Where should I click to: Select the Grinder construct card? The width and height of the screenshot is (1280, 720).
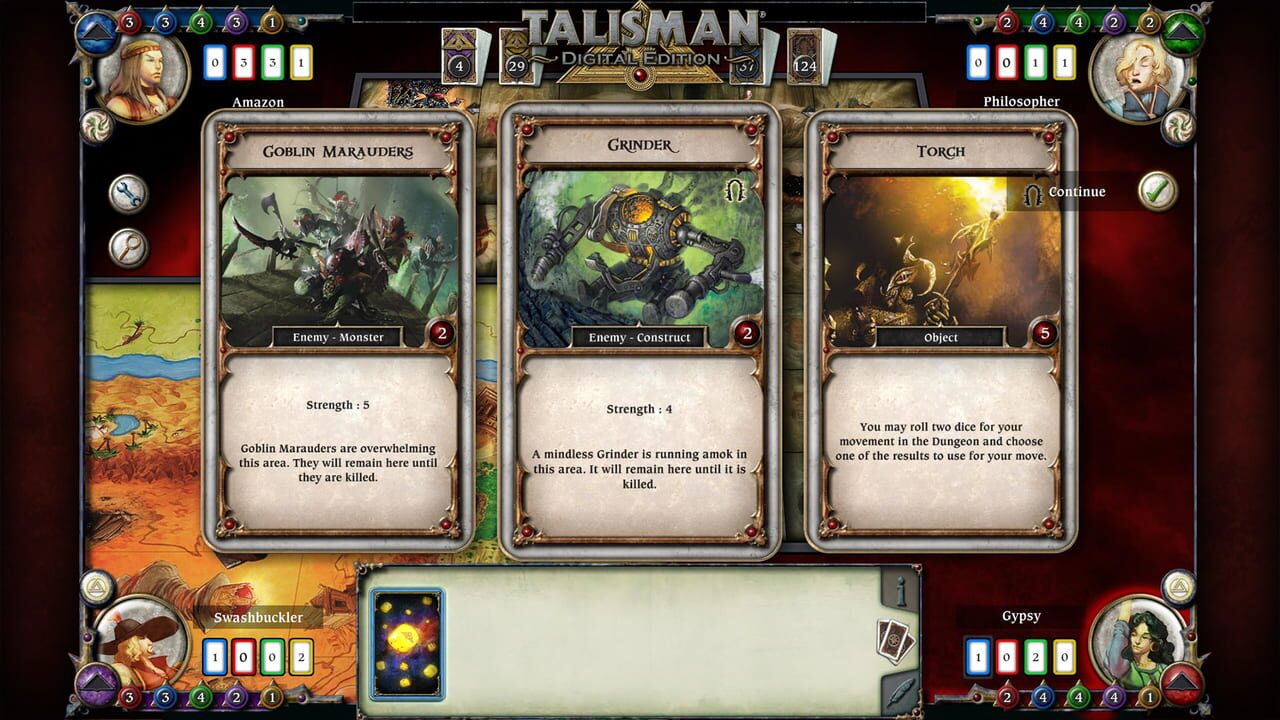pos(640,330)
